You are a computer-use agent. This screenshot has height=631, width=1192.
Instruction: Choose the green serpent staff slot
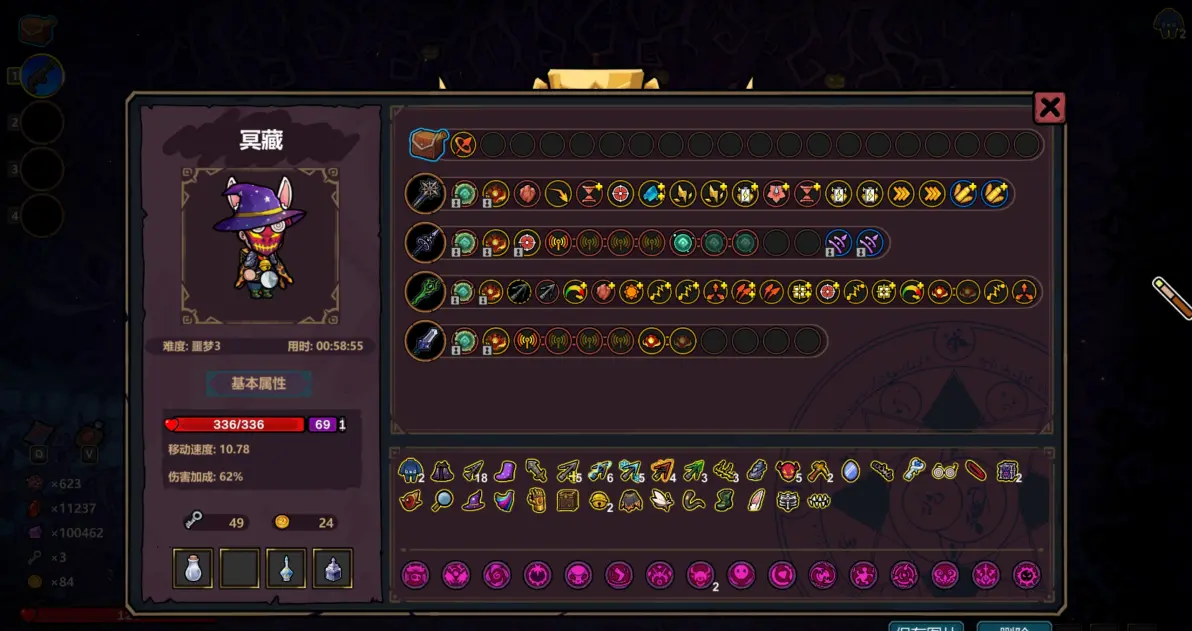tap(425, 292)
